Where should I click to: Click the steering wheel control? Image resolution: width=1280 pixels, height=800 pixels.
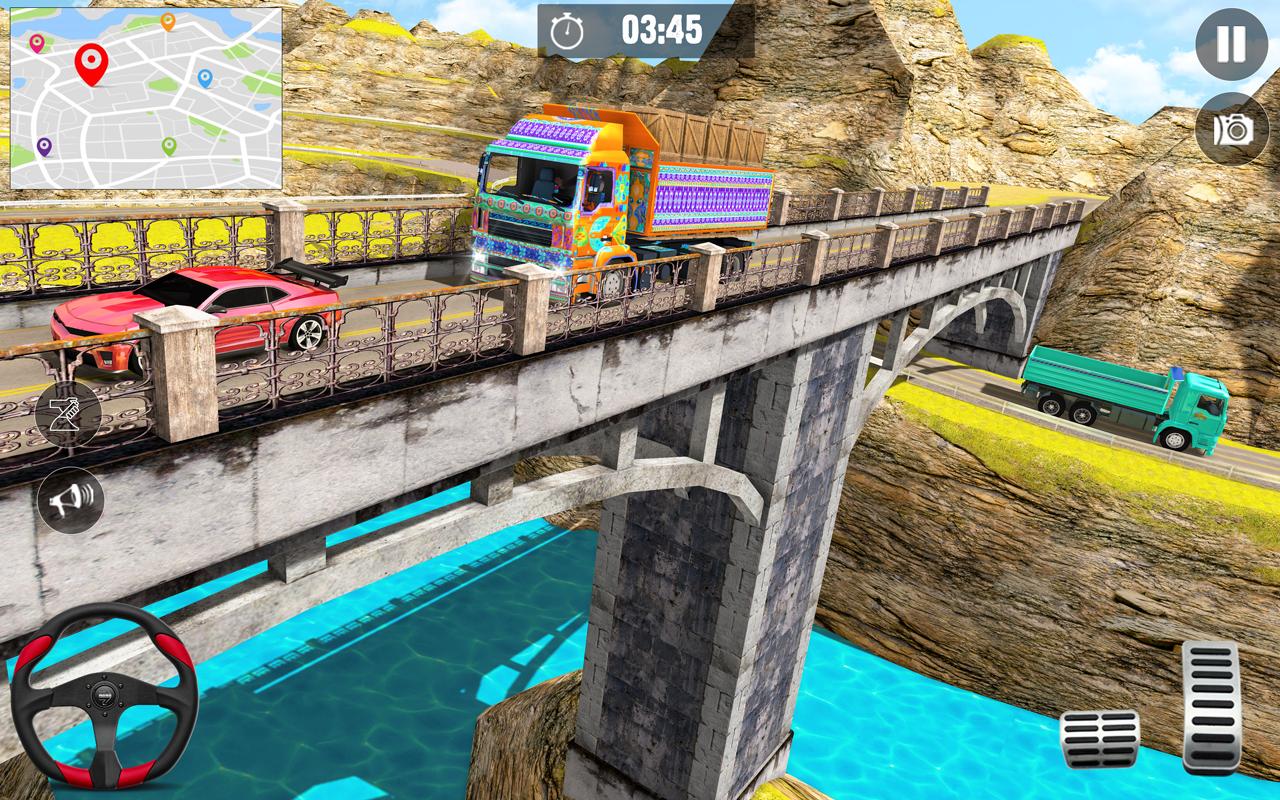tap(104, 696)
